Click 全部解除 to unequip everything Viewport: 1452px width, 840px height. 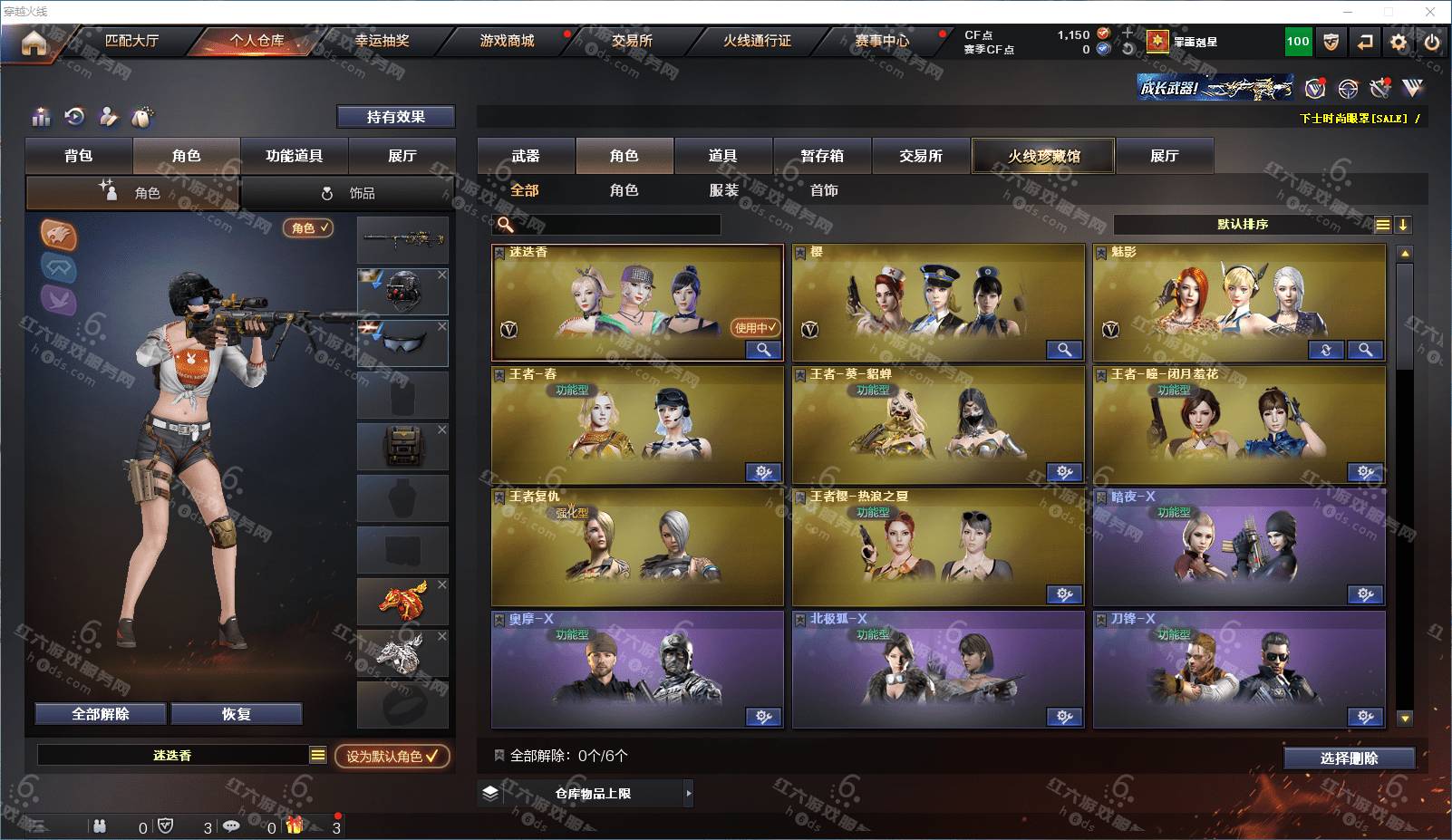click(x=101, y=714)
